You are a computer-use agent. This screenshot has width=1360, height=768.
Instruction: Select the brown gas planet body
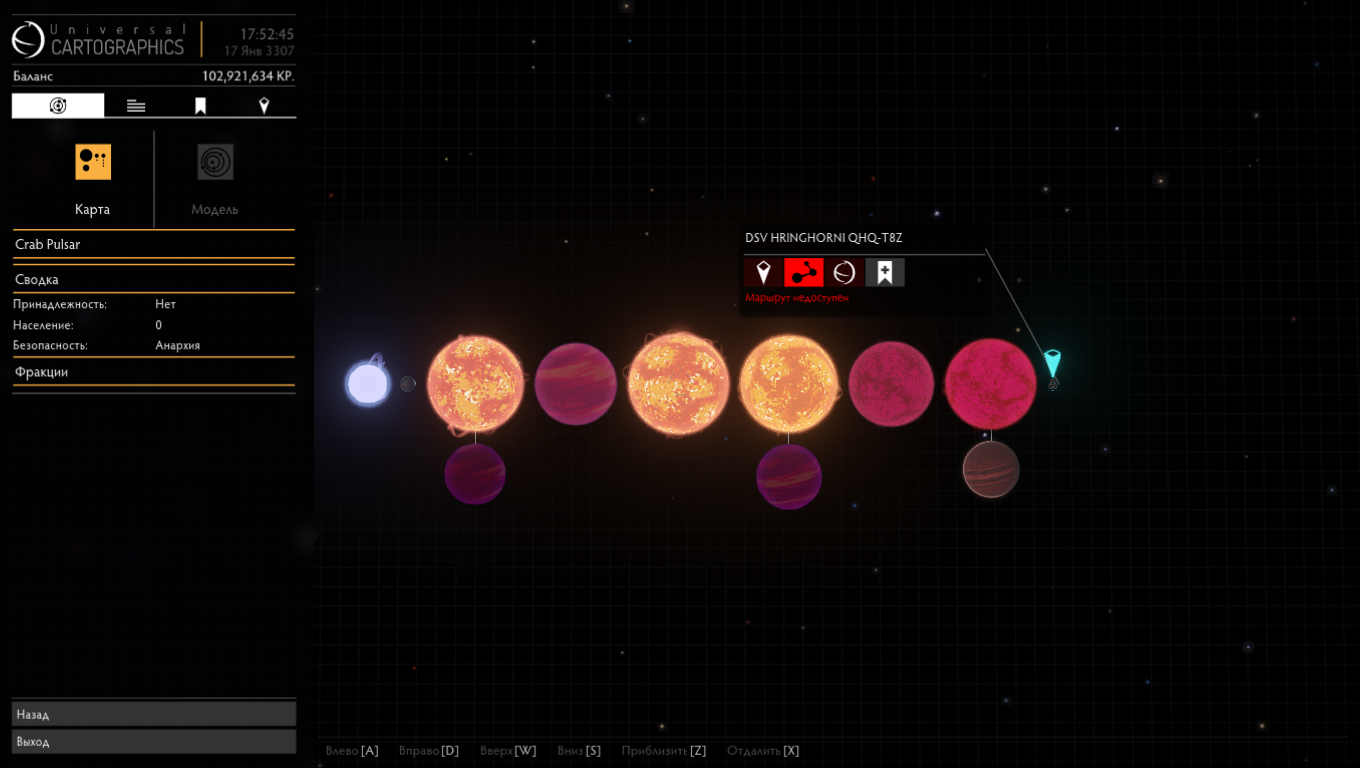tap(991, 469)
